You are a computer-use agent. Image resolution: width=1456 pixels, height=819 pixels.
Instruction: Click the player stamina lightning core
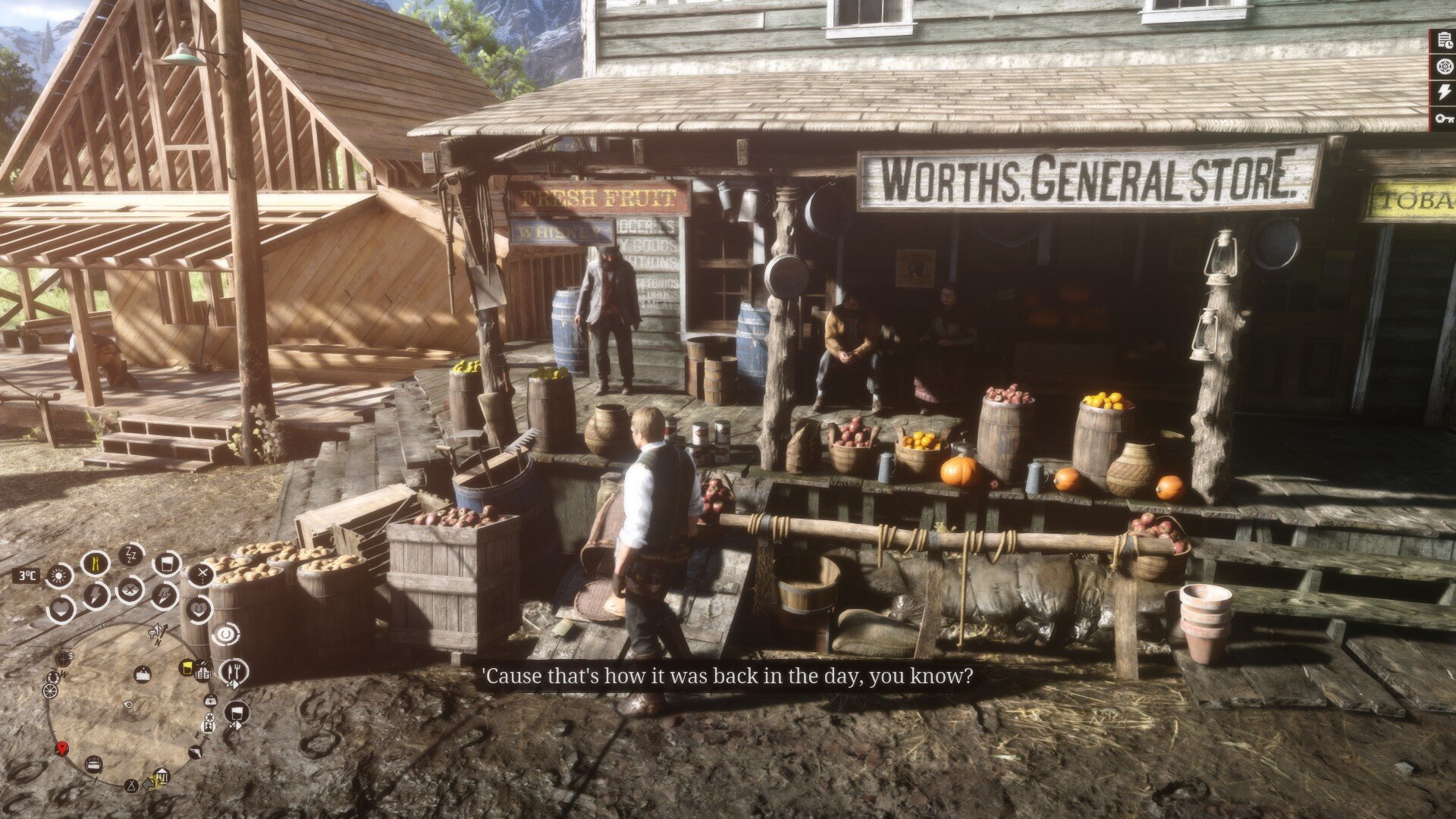click(x=96, y=595)
